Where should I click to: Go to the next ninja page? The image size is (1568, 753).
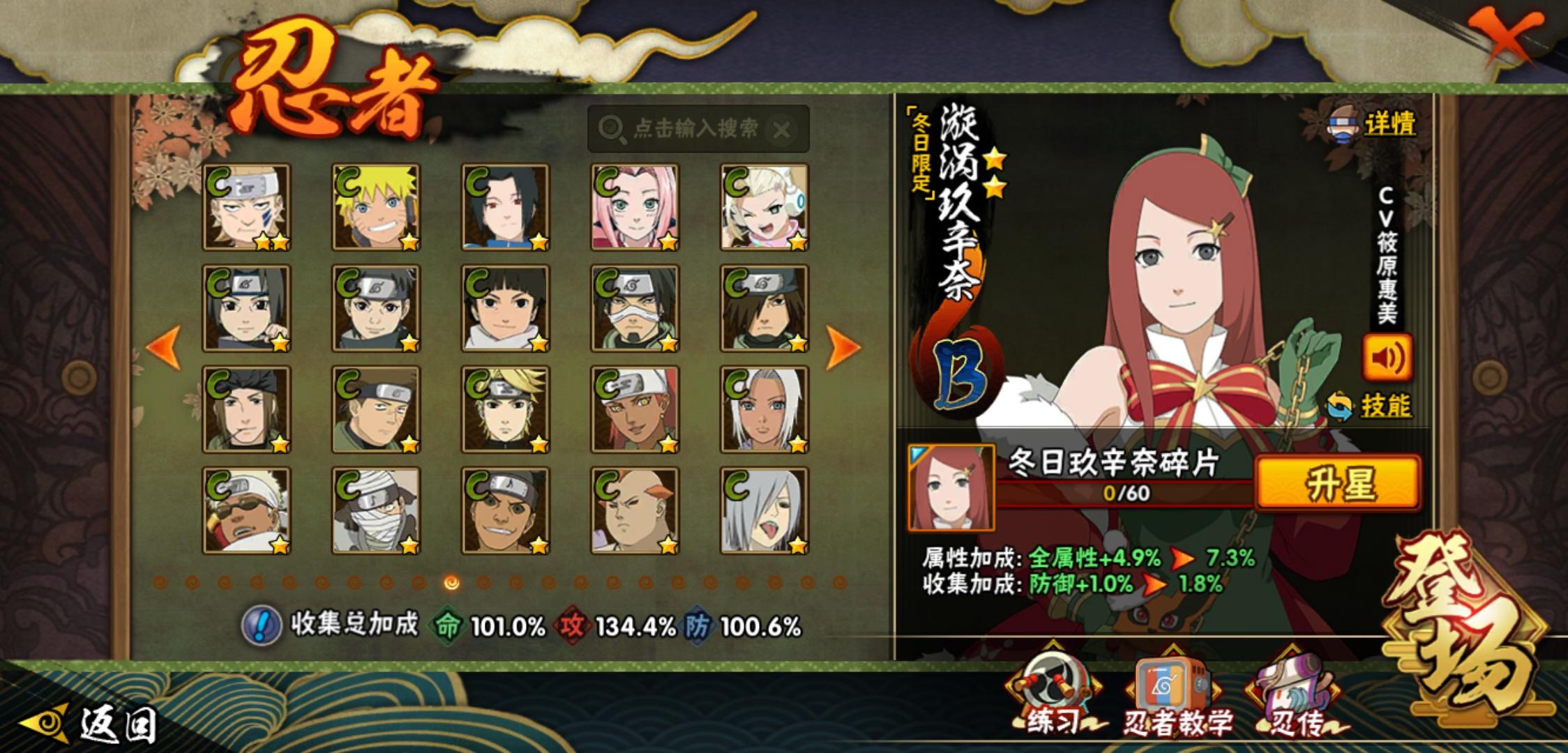point(842,347)
